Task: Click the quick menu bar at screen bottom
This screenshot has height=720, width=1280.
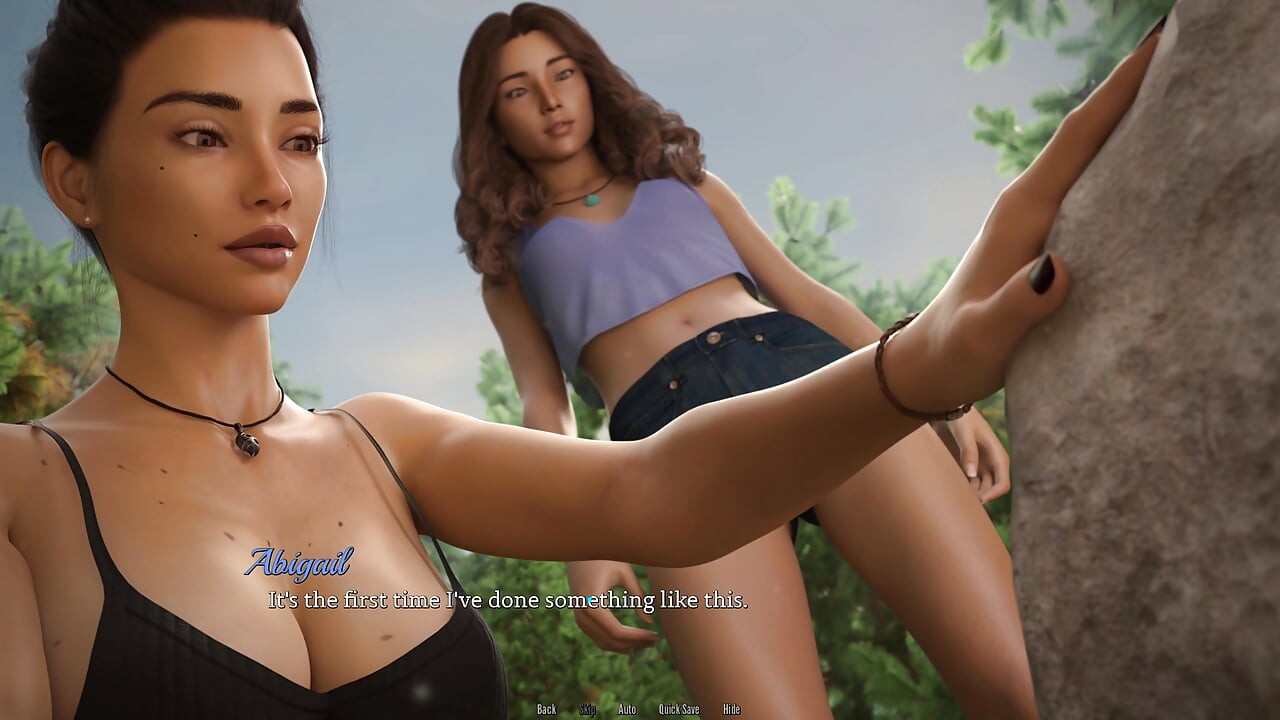Action: (x=640, y=709)
